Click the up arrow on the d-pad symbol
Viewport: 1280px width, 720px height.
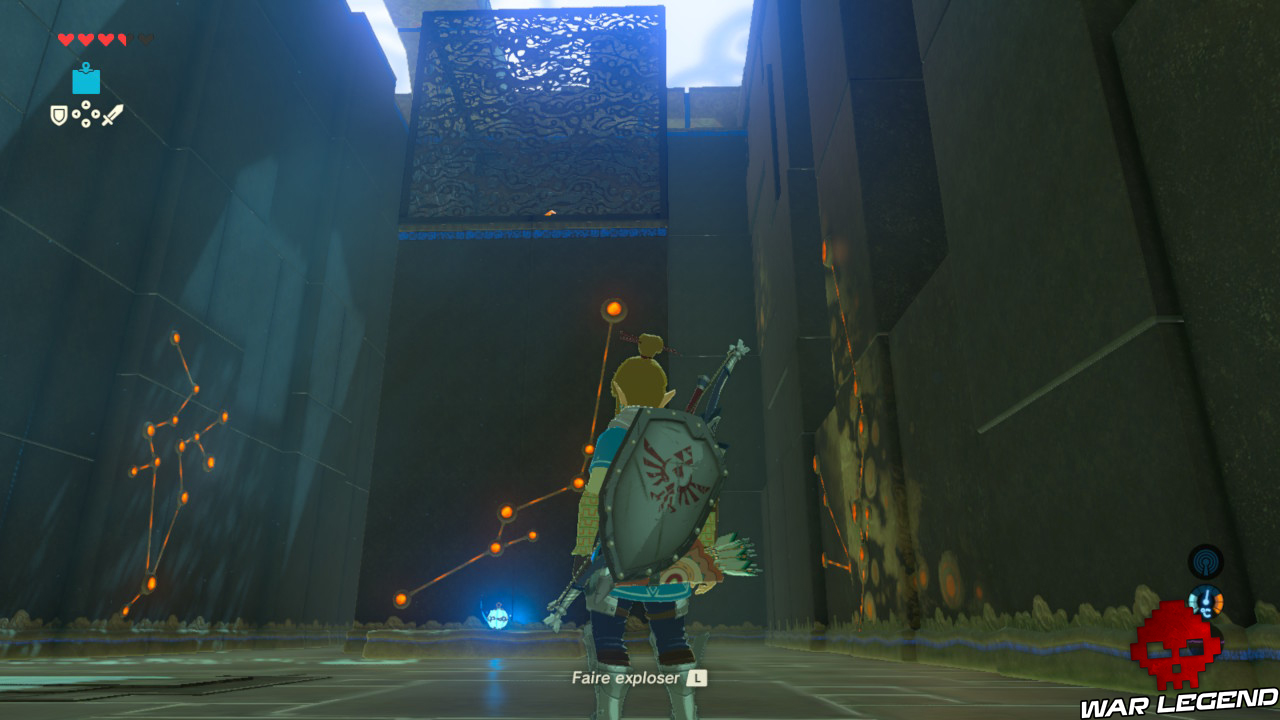[x=86, y=104]
